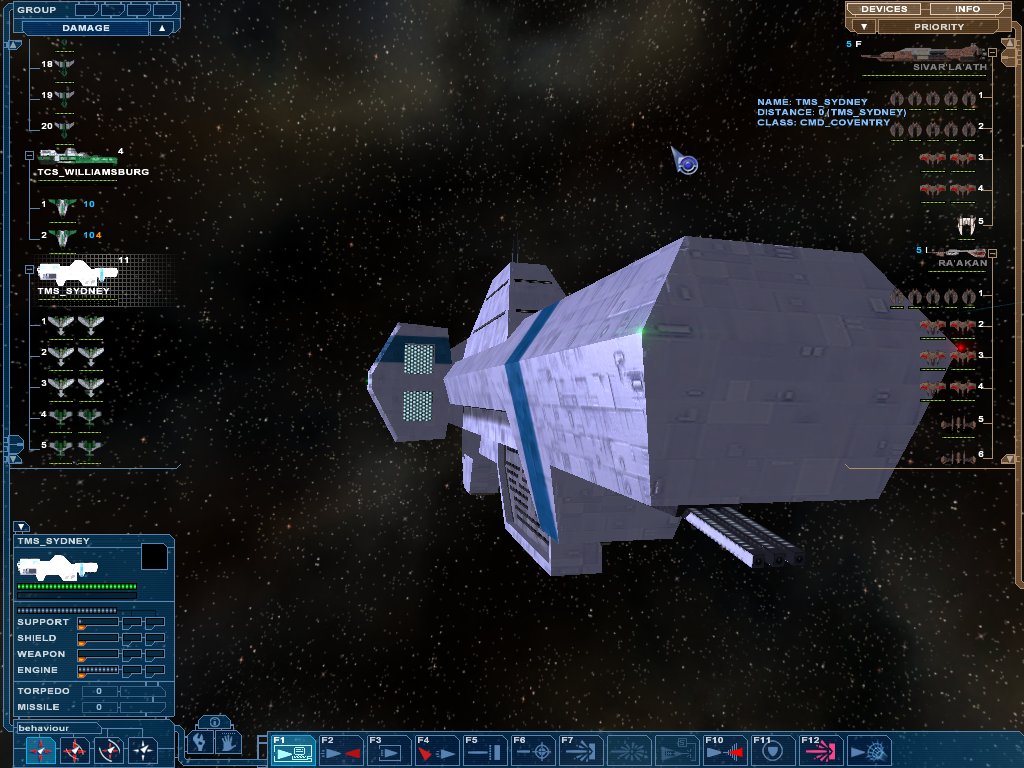Open the PRIORITY list header
This screenshot has height=768, width=1024.
[x=939, y=27]
